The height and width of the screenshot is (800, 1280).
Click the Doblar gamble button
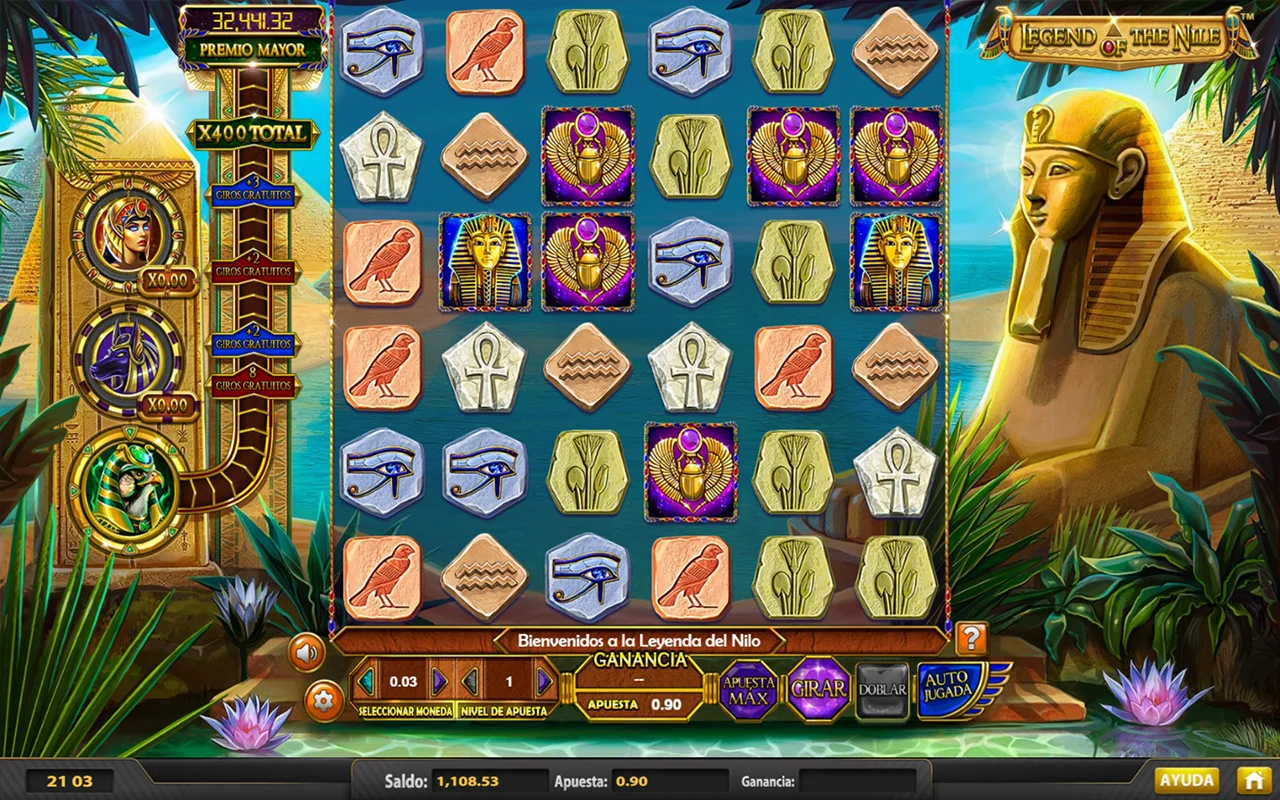882,689
